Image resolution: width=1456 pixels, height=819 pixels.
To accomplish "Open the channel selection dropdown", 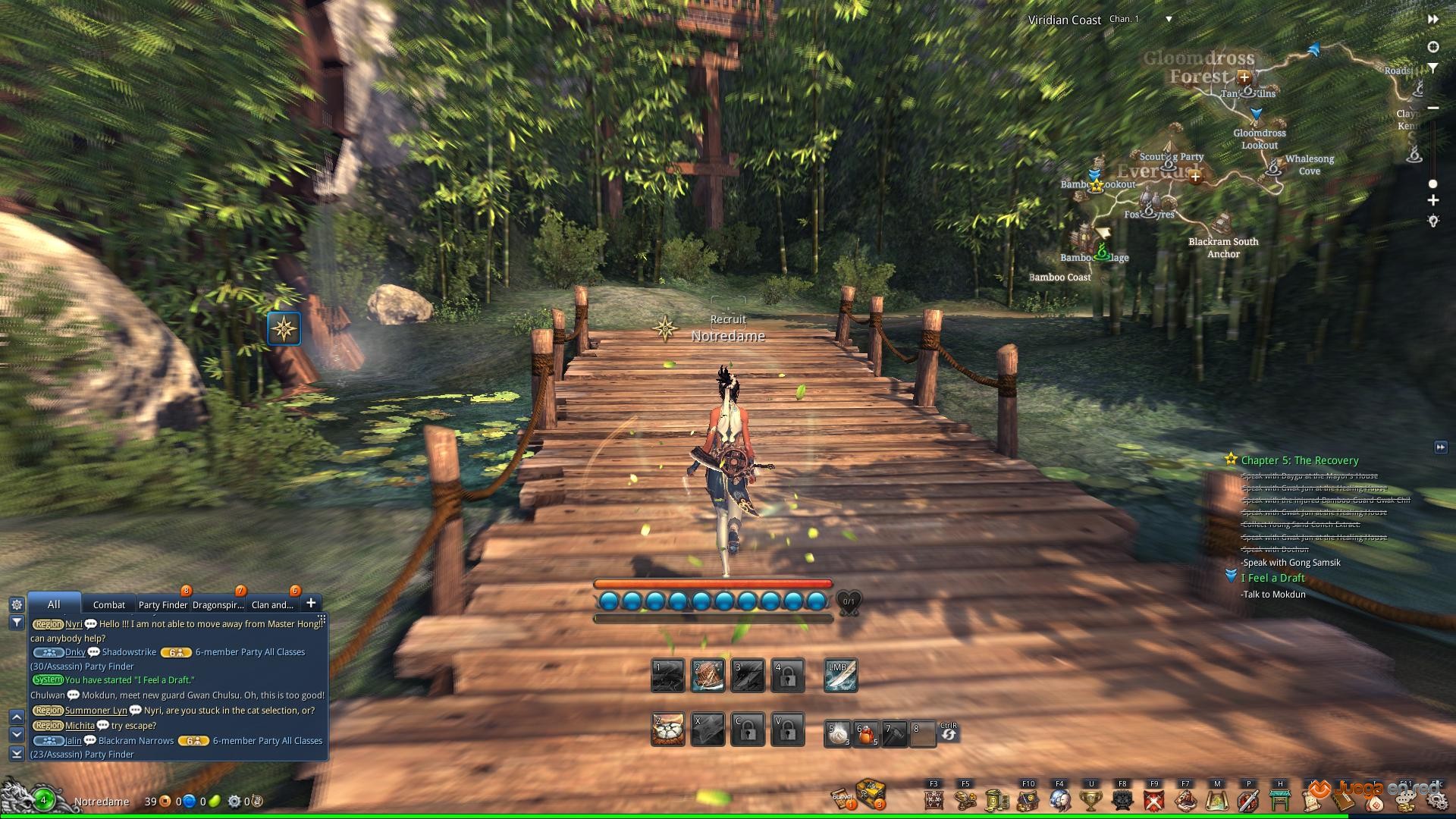I will pyautogui.click(x=1169, y=19).
